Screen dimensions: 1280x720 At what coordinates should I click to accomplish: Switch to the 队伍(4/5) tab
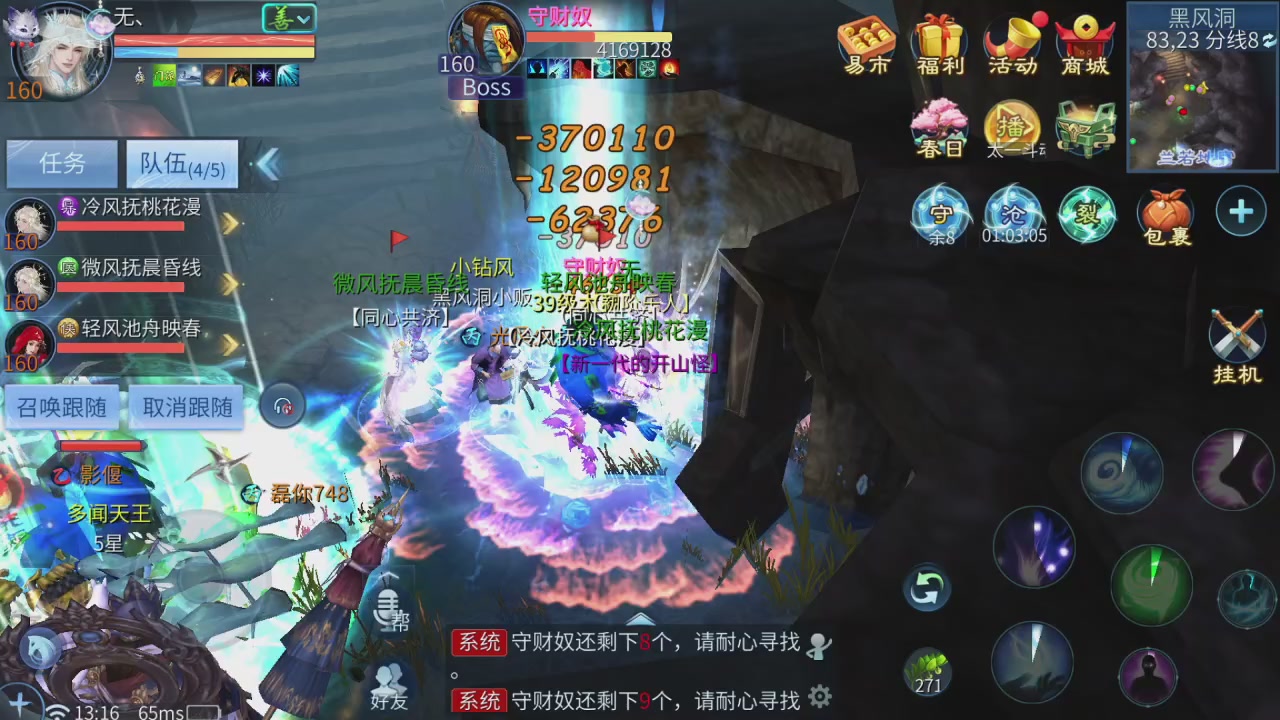click(180, 164)
